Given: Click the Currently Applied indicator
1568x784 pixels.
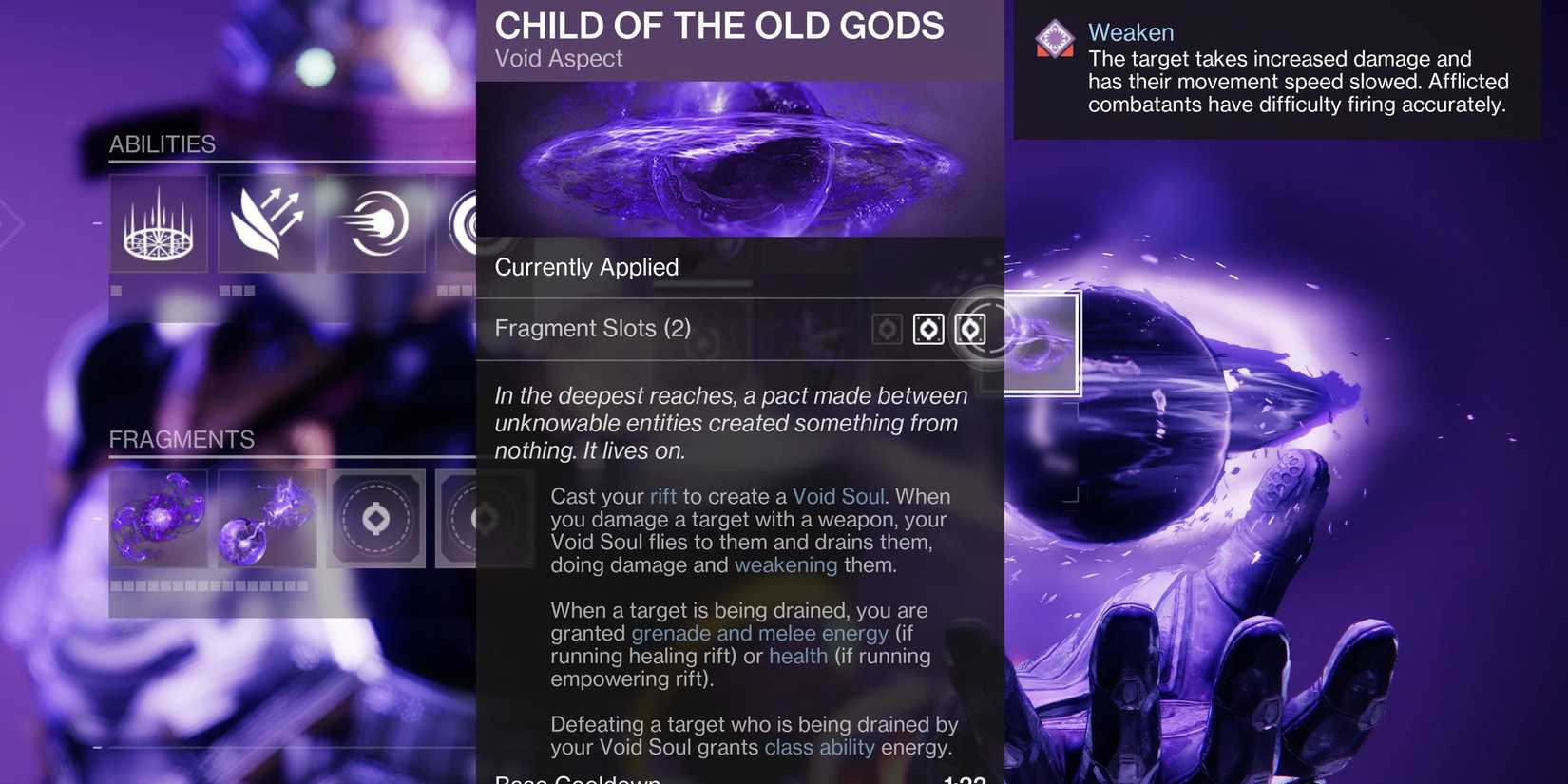Looking at the screenshot, I should [x=586, y=267].
